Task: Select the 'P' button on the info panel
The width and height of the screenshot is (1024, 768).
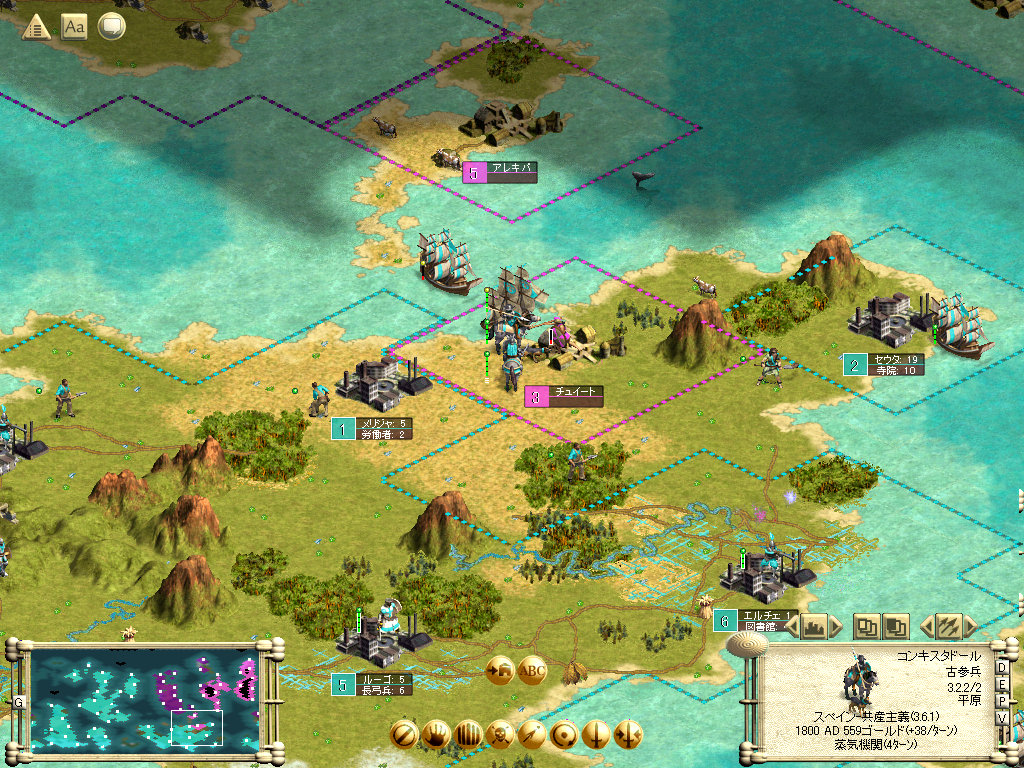Action: tap(1001, 701)
